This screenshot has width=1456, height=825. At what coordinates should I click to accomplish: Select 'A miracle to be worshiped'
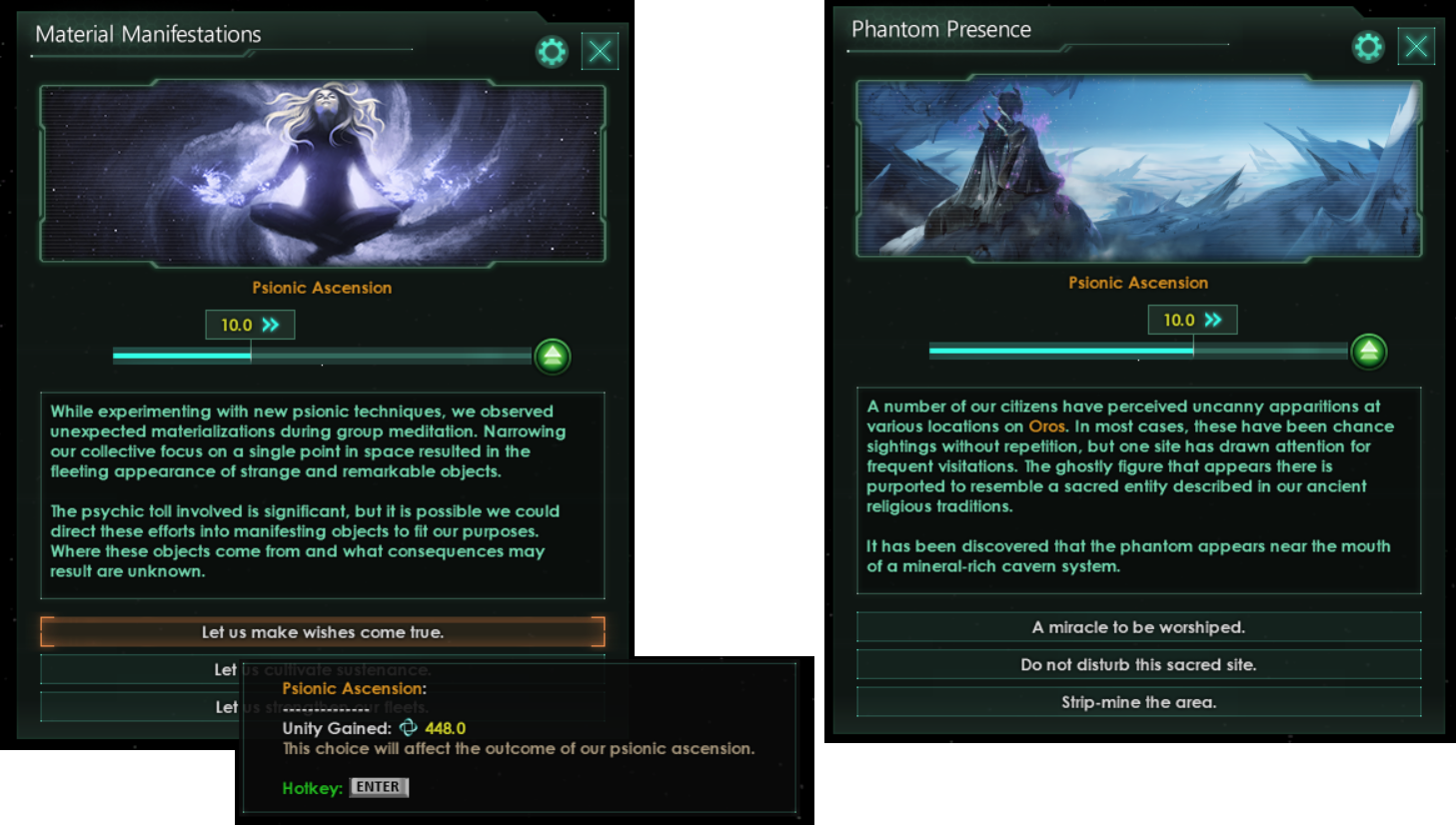[1138, 626]
